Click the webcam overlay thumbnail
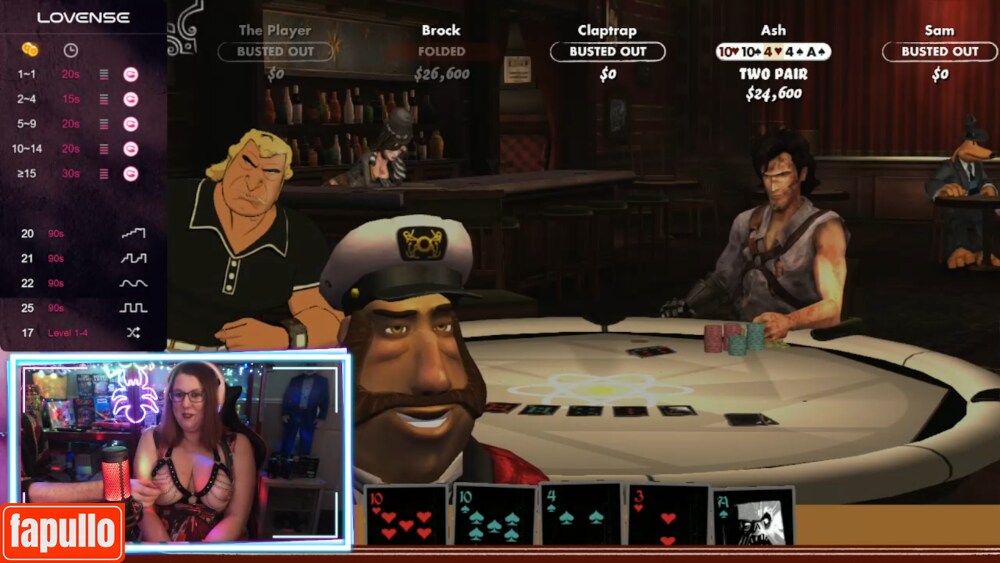 click(x=180, y=450)
